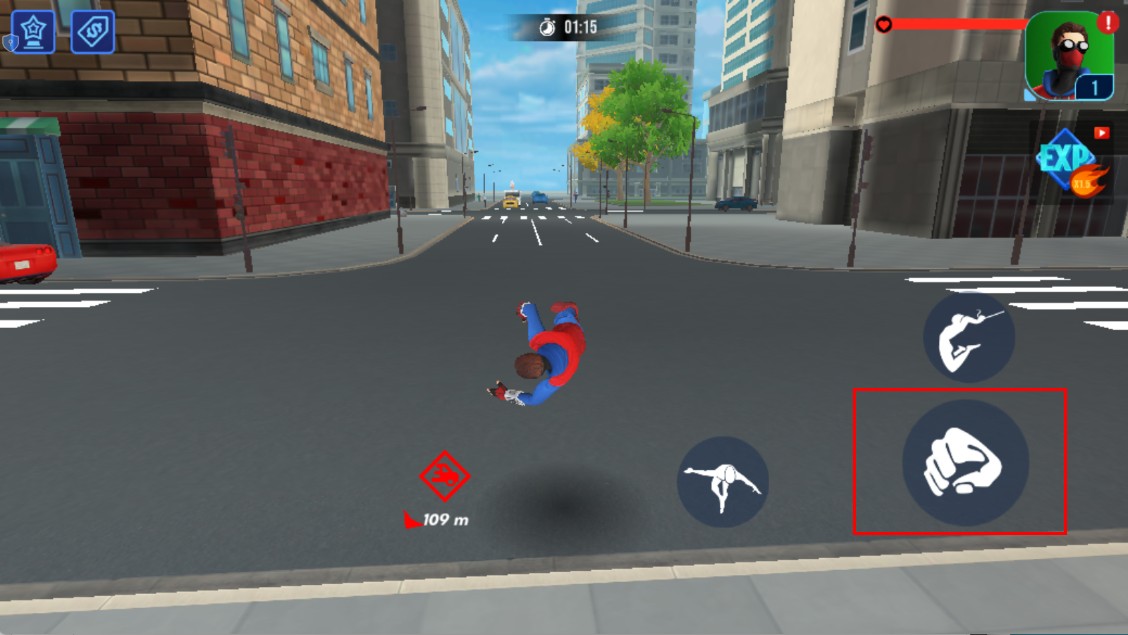This screenshot has height=635, width=1128.
Task: Open the star trophy achievements menu
Action: coord(33,32)
